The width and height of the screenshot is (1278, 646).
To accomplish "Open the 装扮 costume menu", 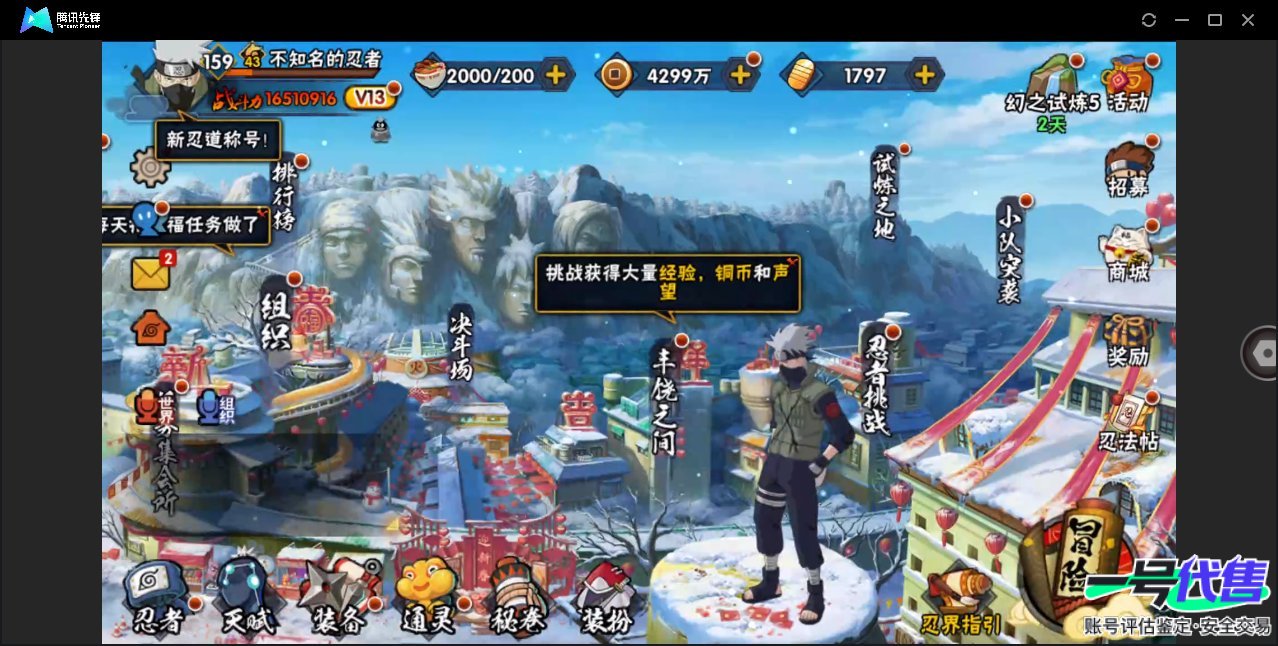I will [x=606, y=599].
